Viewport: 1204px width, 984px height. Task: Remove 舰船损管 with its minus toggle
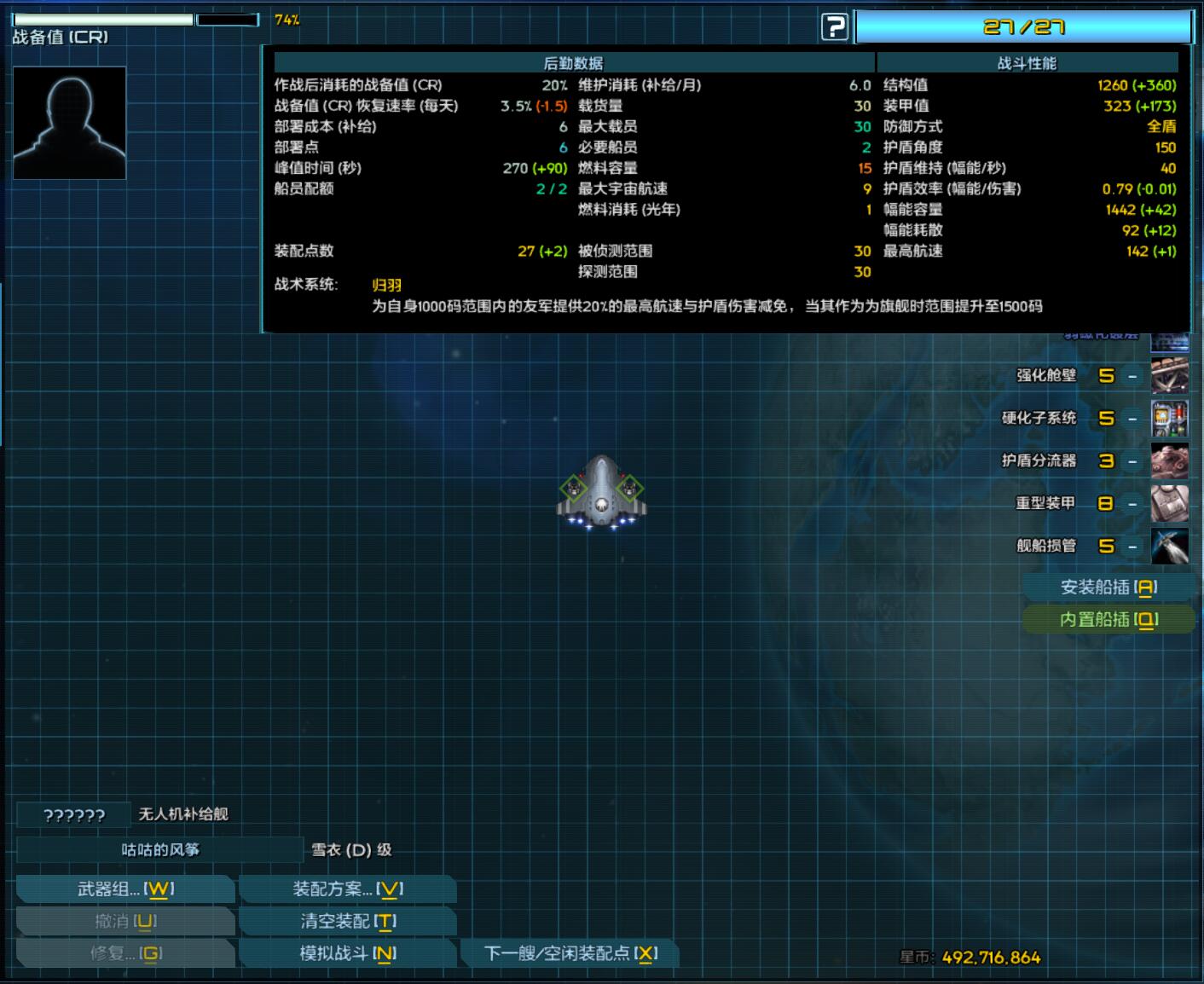coord(1132,546)
